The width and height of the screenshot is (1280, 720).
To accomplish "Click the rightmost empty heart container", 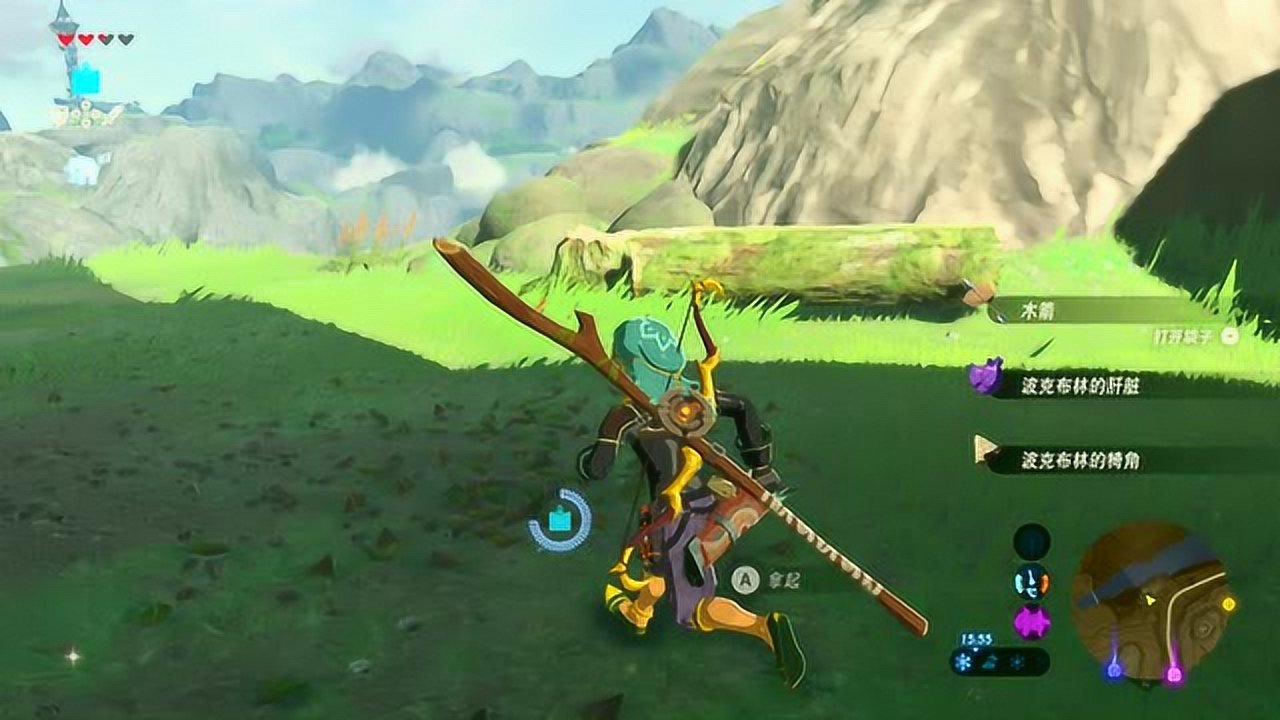I will pyautogui.click(x=126, y=38).
